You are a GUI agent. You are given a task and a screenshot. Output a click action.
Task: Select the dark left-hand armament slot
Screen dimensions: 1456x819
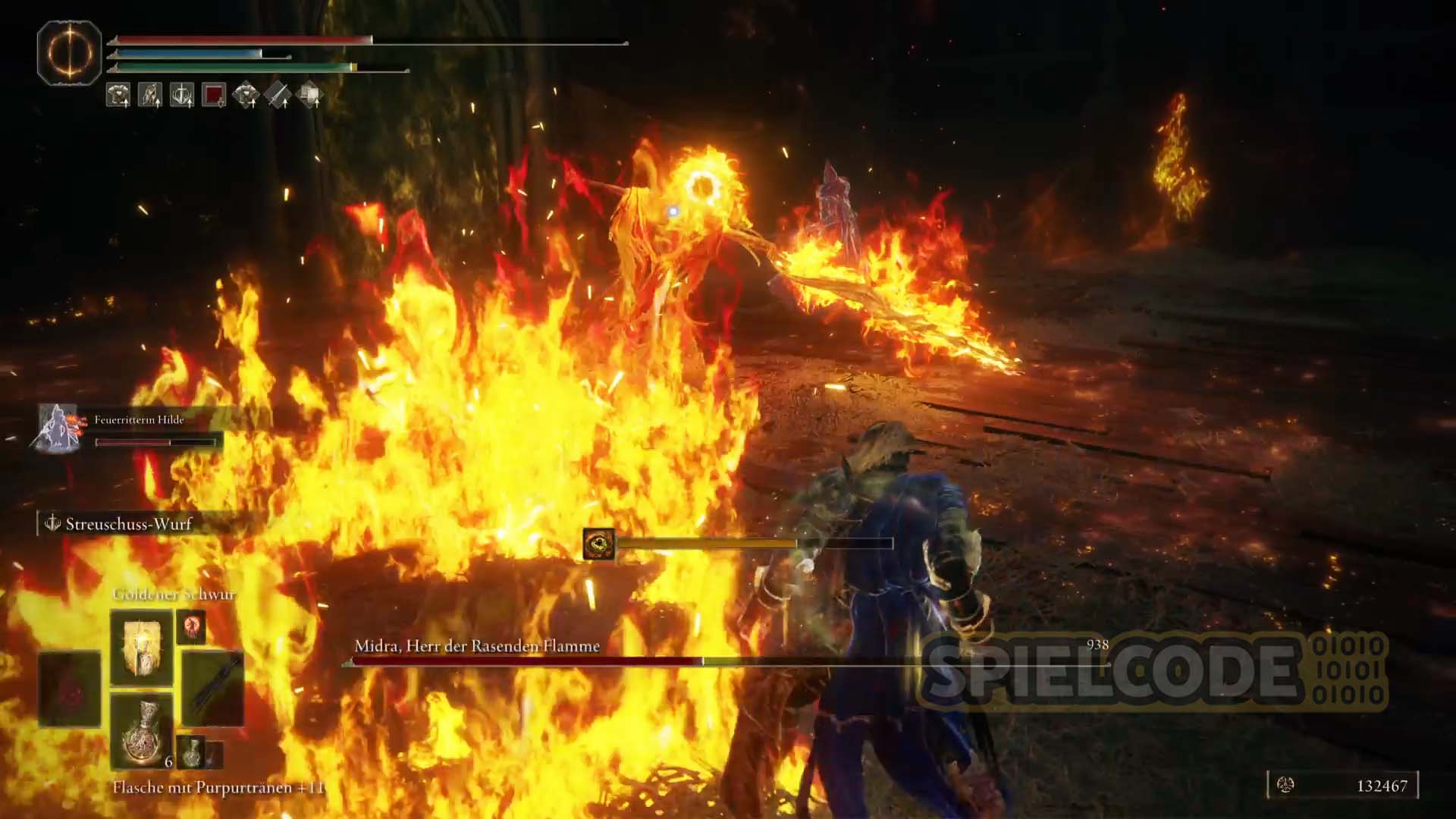[70, 689]
